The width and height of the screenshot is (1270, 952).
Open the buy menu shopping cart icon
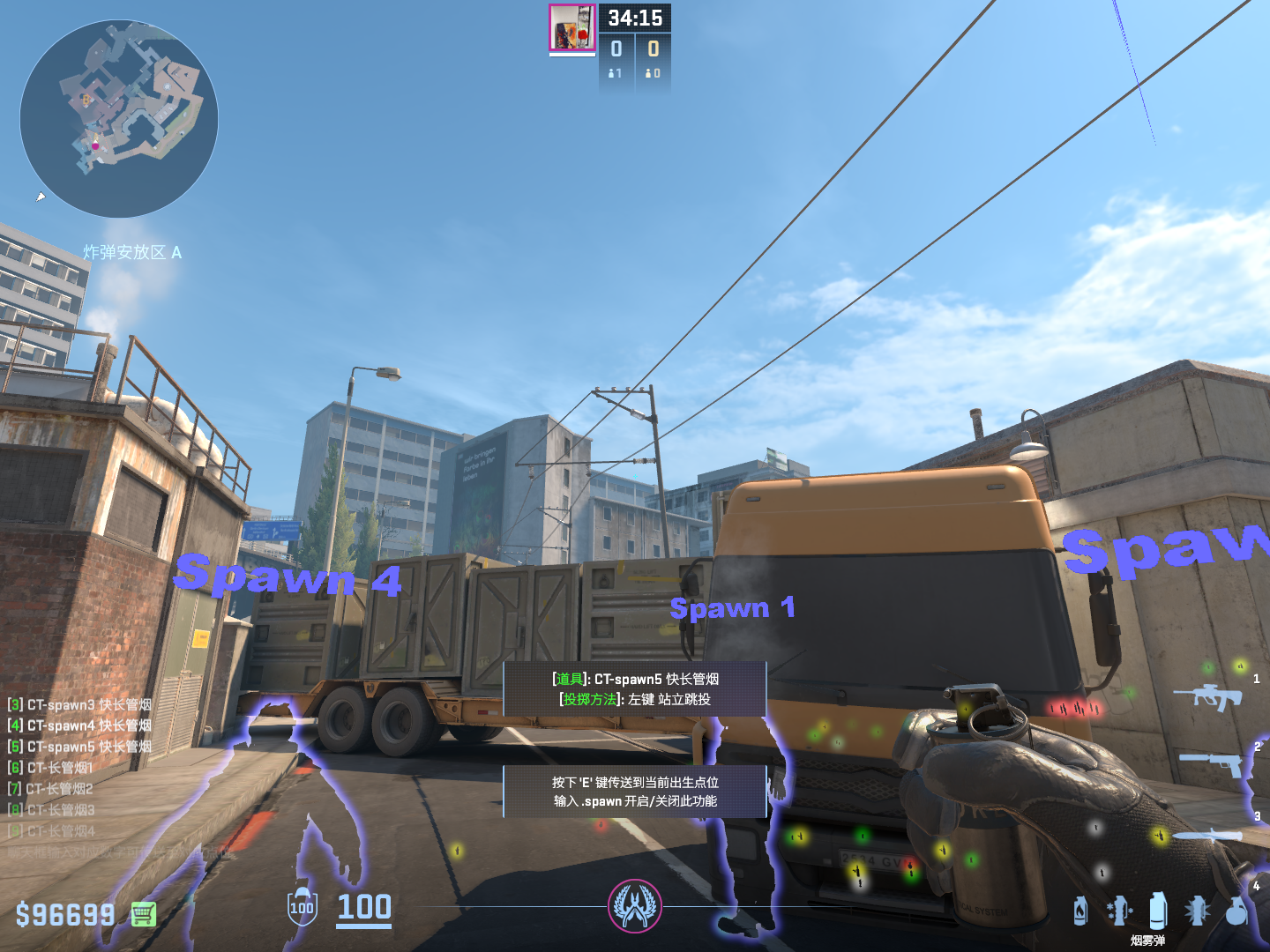click(x=144, y=914)
